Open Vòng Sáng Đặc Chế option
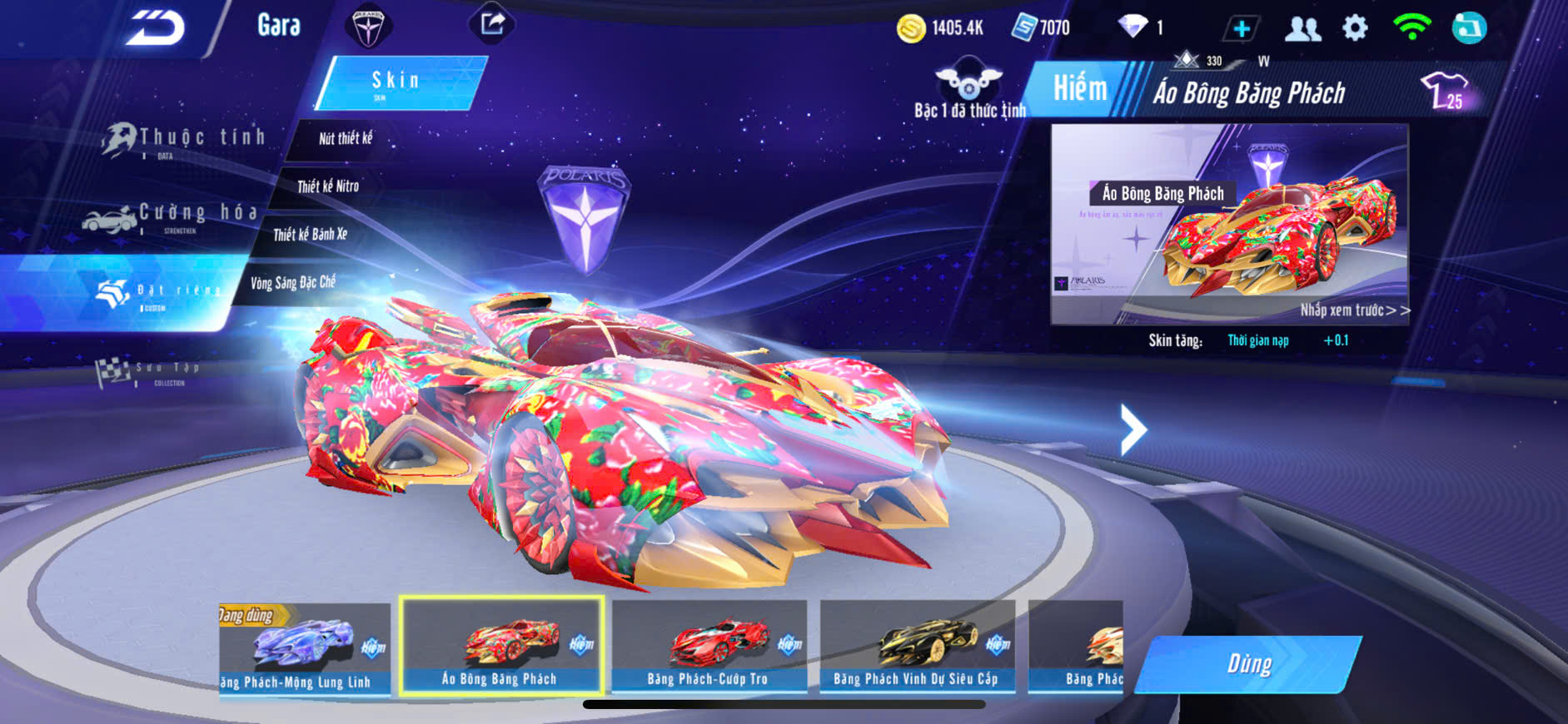Viewport: 1568px width, 724px height. coord(292,283)
